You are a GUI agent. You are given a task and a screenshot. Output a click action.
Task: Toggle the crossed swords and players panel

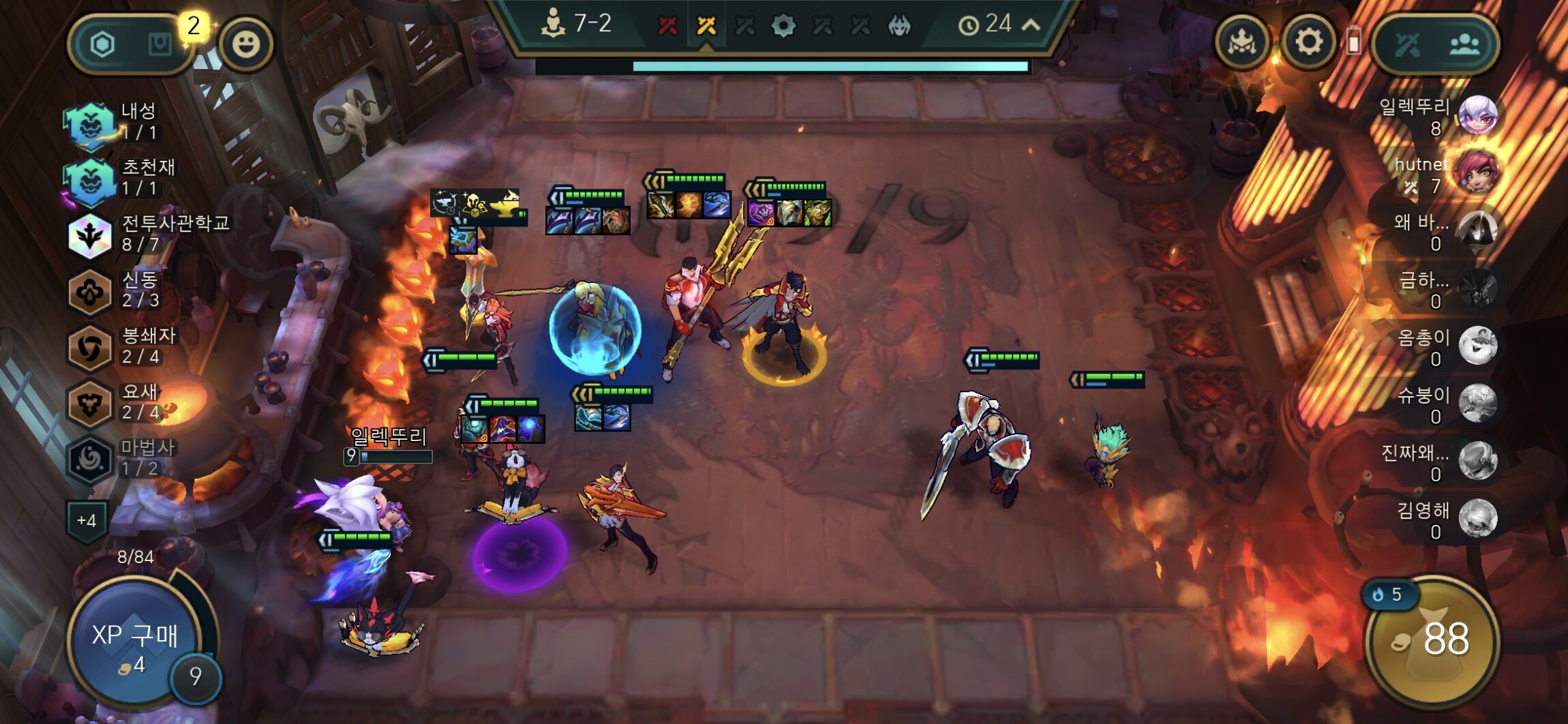click(1436, 44)
